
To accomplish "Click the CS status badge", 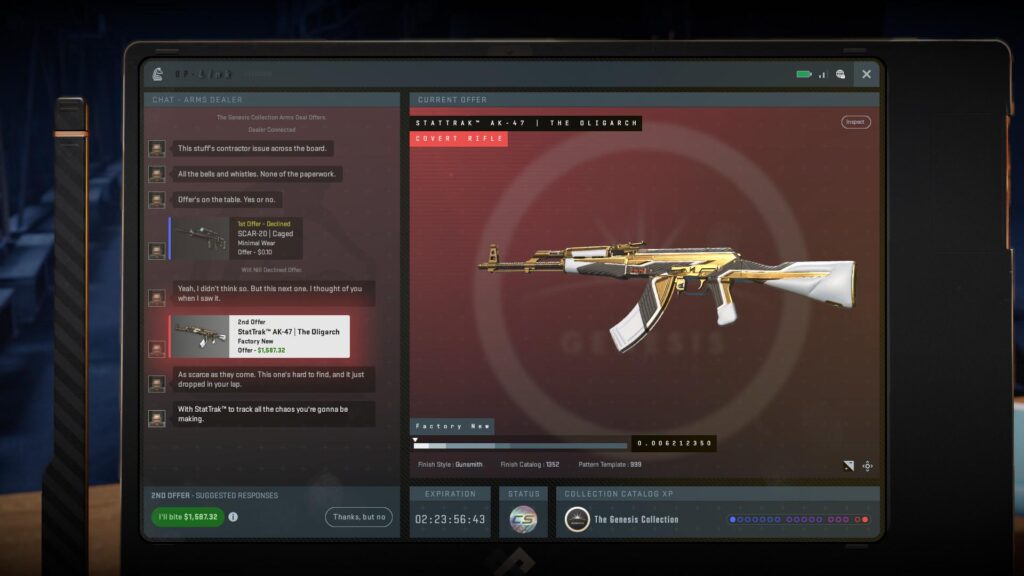I will tap(523, 519).
